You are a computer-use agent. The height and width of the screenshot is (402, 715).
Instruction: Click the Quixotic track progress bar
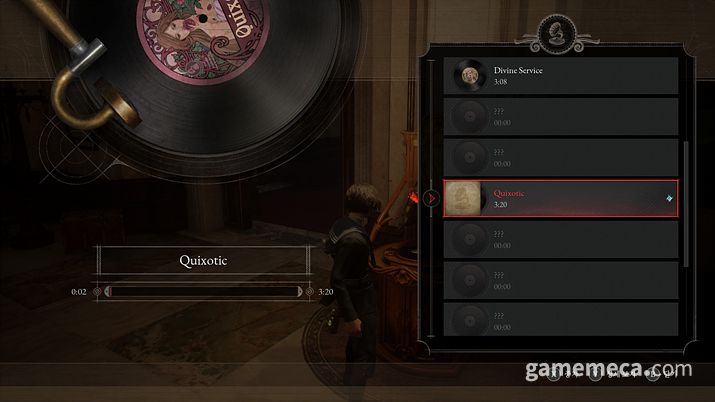[x=204, y=291]
